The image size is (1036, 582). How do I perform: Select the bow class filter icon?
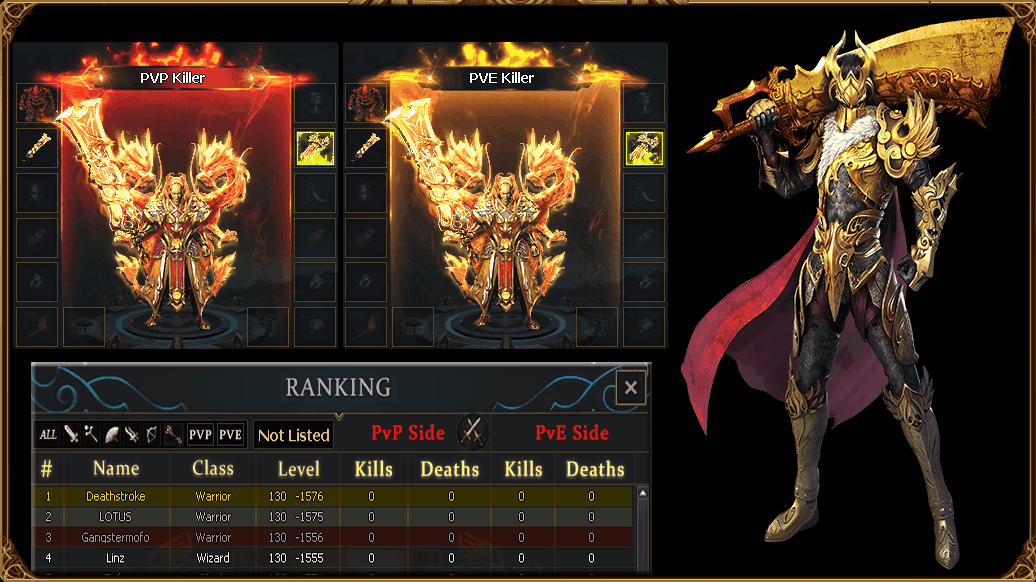pos(151,434)
